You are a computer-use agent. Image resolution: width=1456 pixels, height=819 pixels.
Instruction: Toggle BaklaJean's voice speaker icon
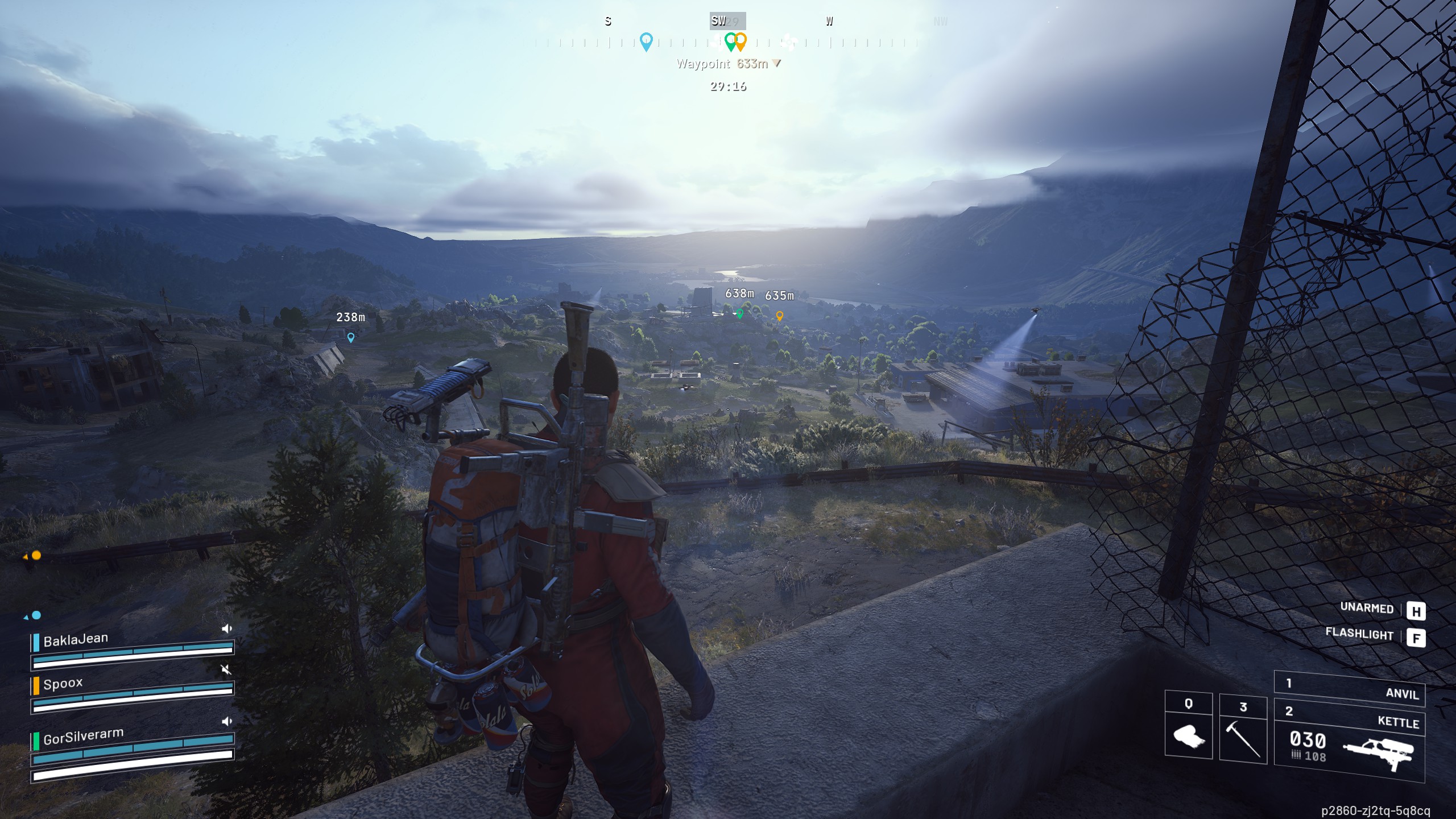pos(226,628)
